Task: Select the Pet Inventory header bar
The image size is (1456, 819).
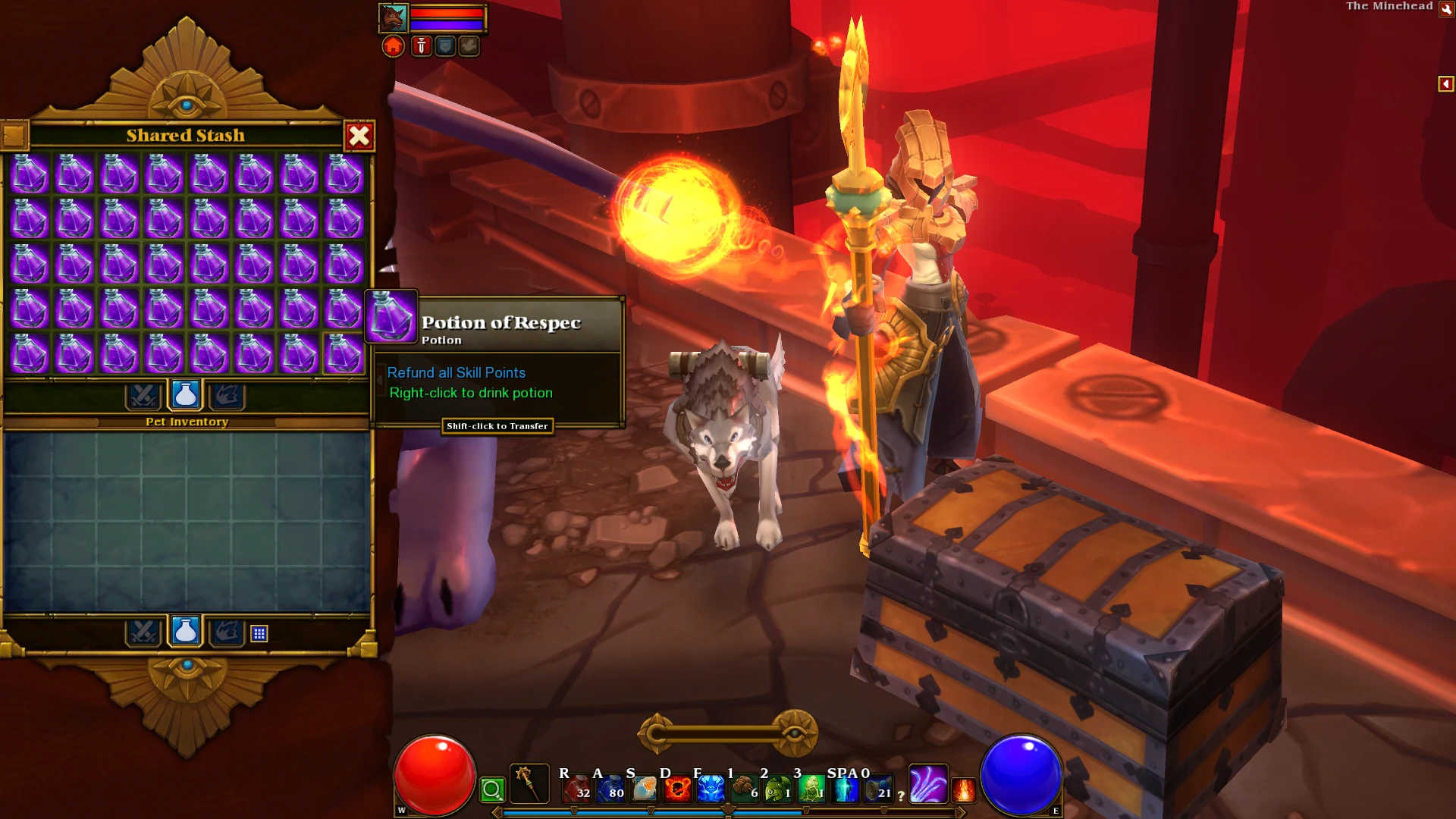Action: [x=187, y=422]
